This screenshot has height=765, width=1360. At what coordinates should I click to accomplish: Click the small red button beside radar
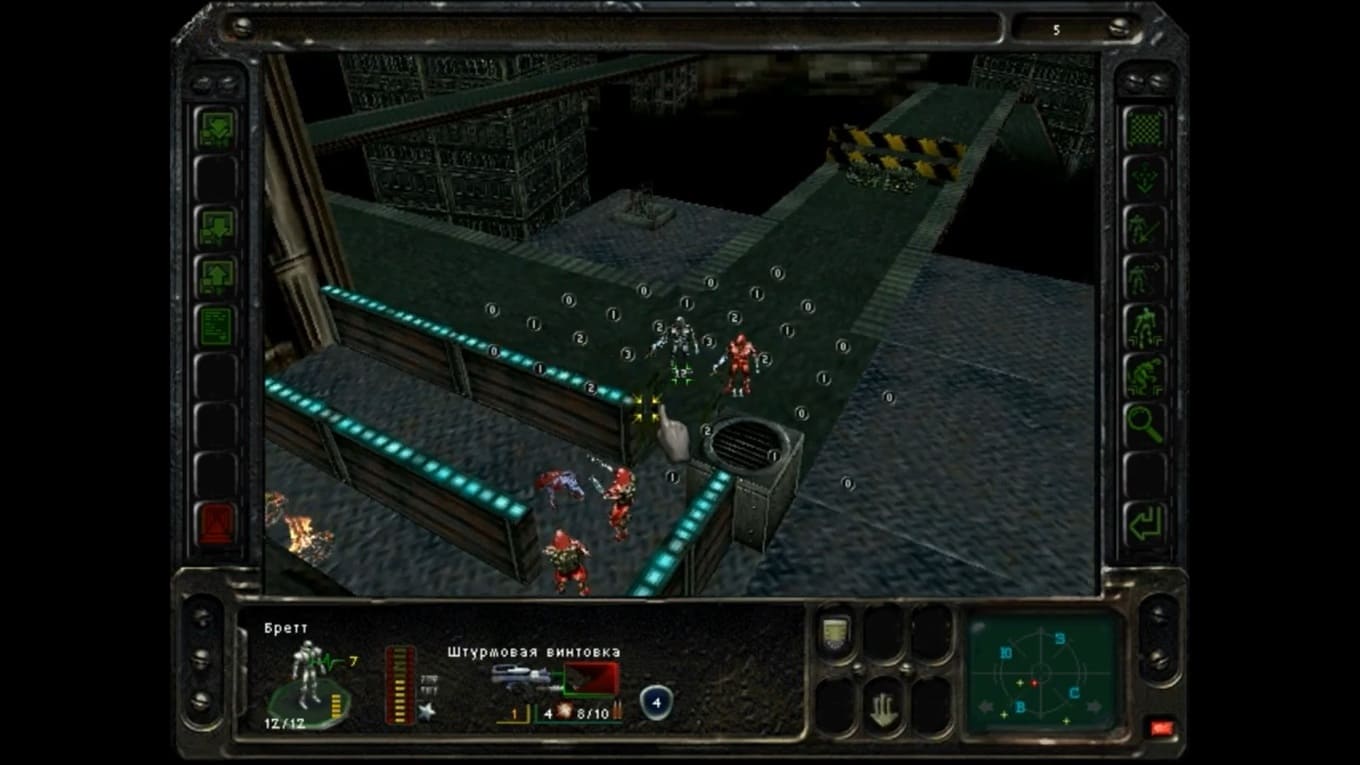tap(1162, 727)
